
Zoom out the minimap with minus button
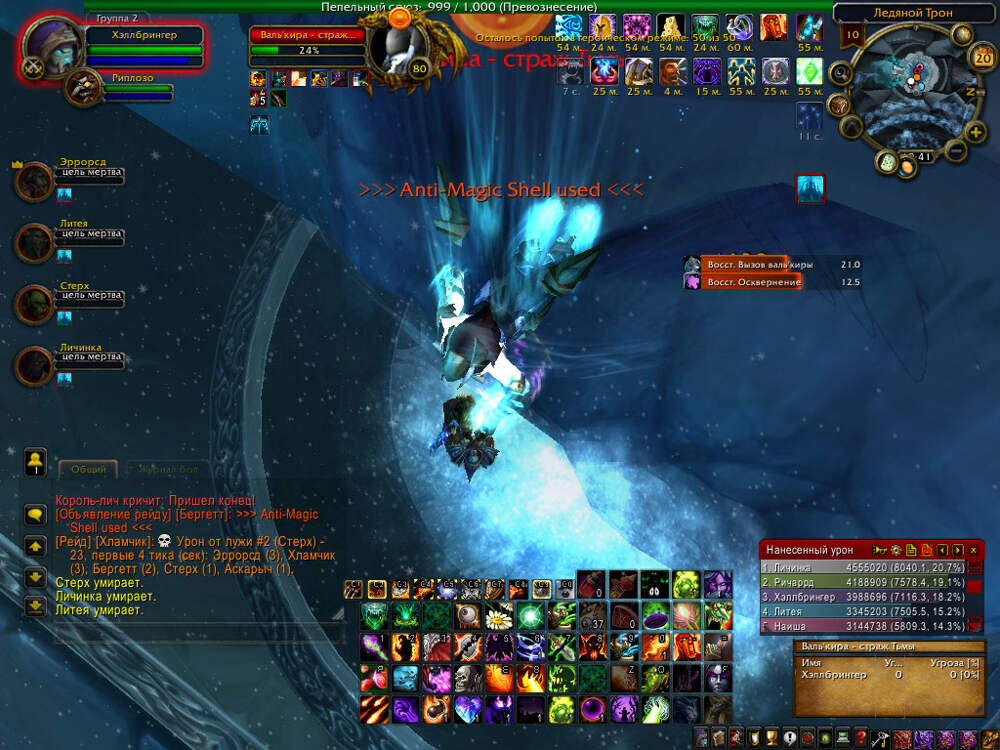954,151
